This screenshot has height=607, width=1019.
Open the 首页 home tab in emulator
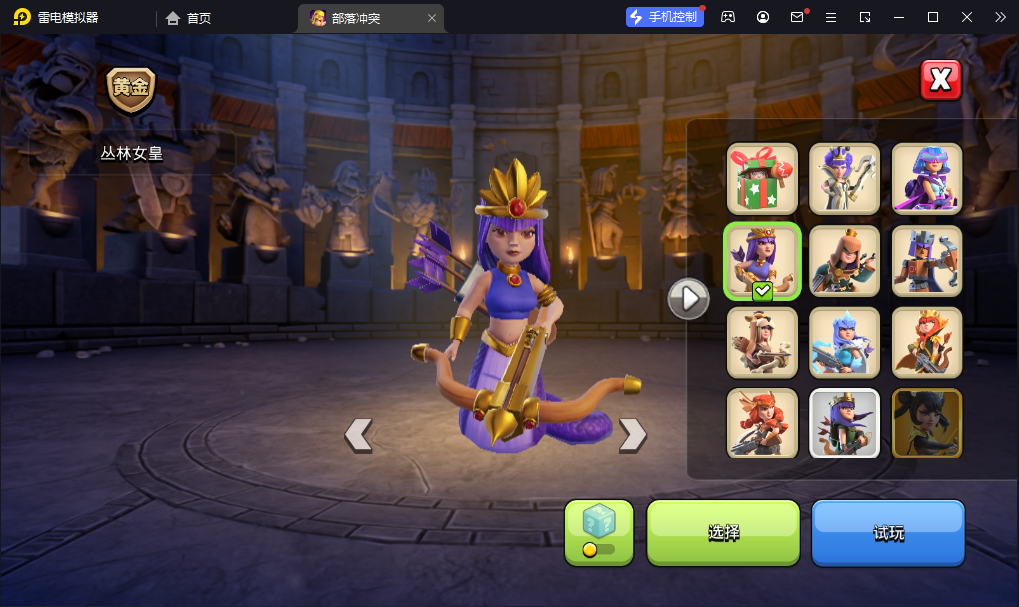(x=189, y=18)
